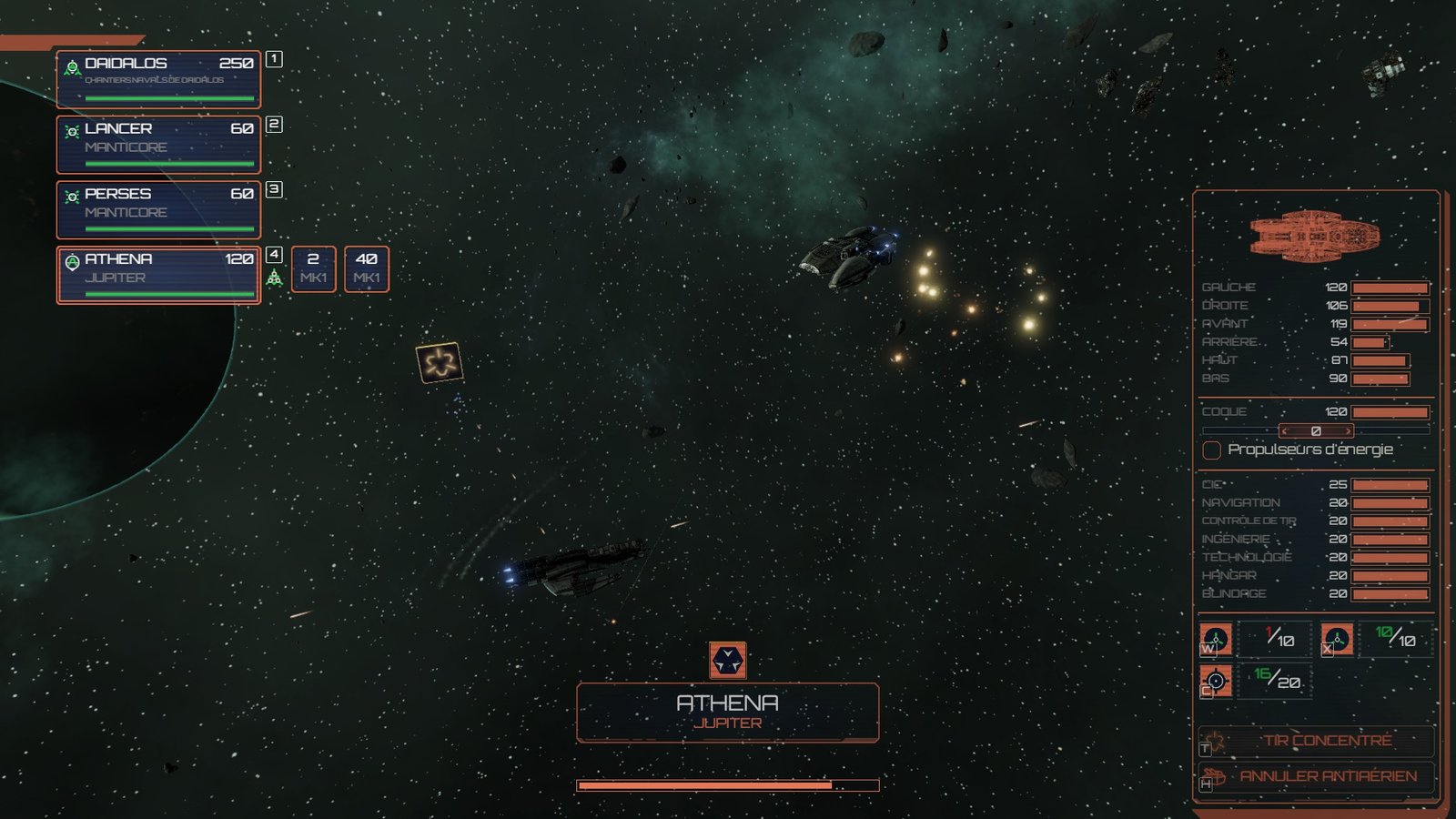Select the flak burst marker in space
1456x819 pixels.
point(440,363)
